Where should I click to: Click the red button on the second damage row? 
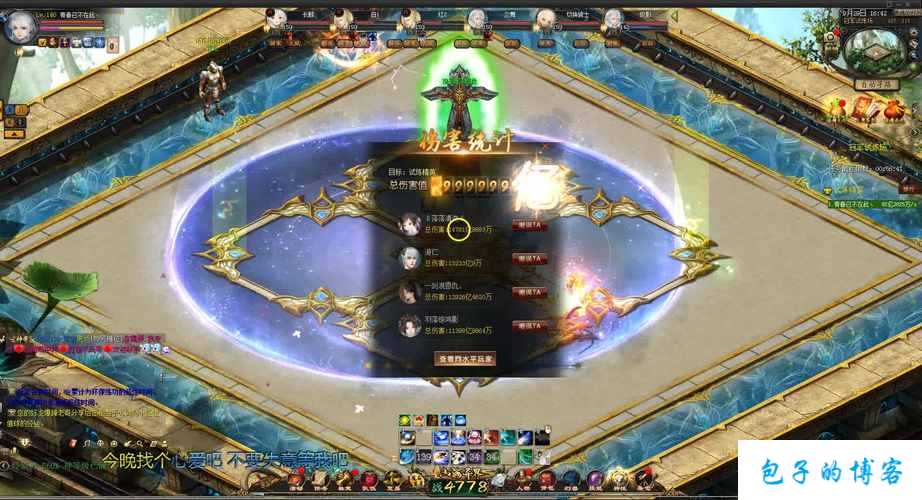(x=529, y=259)
